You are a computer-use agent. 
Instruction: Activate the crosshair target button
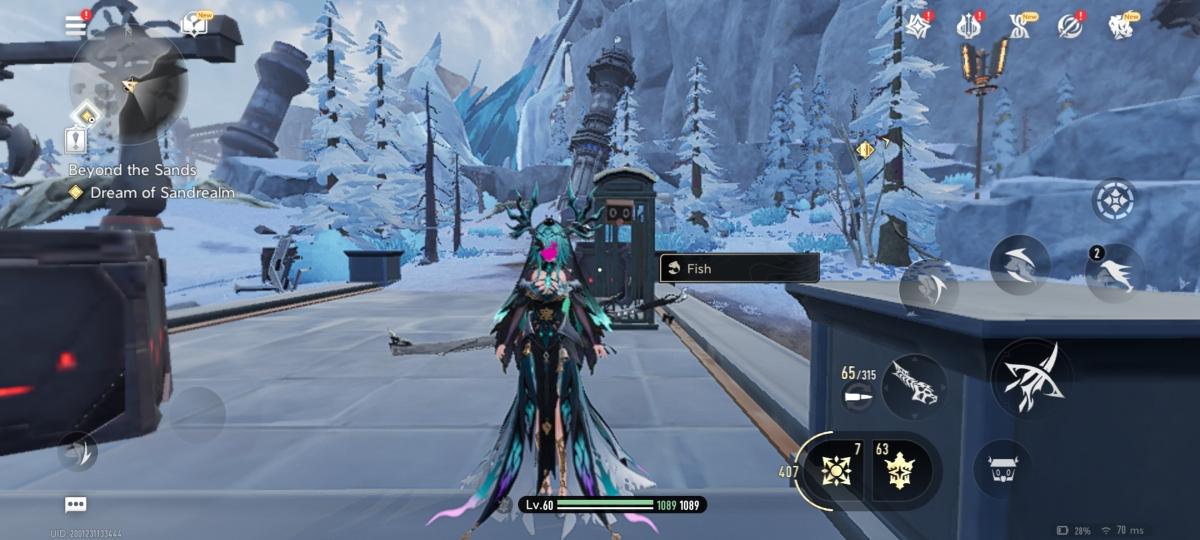click(1113, 200)
